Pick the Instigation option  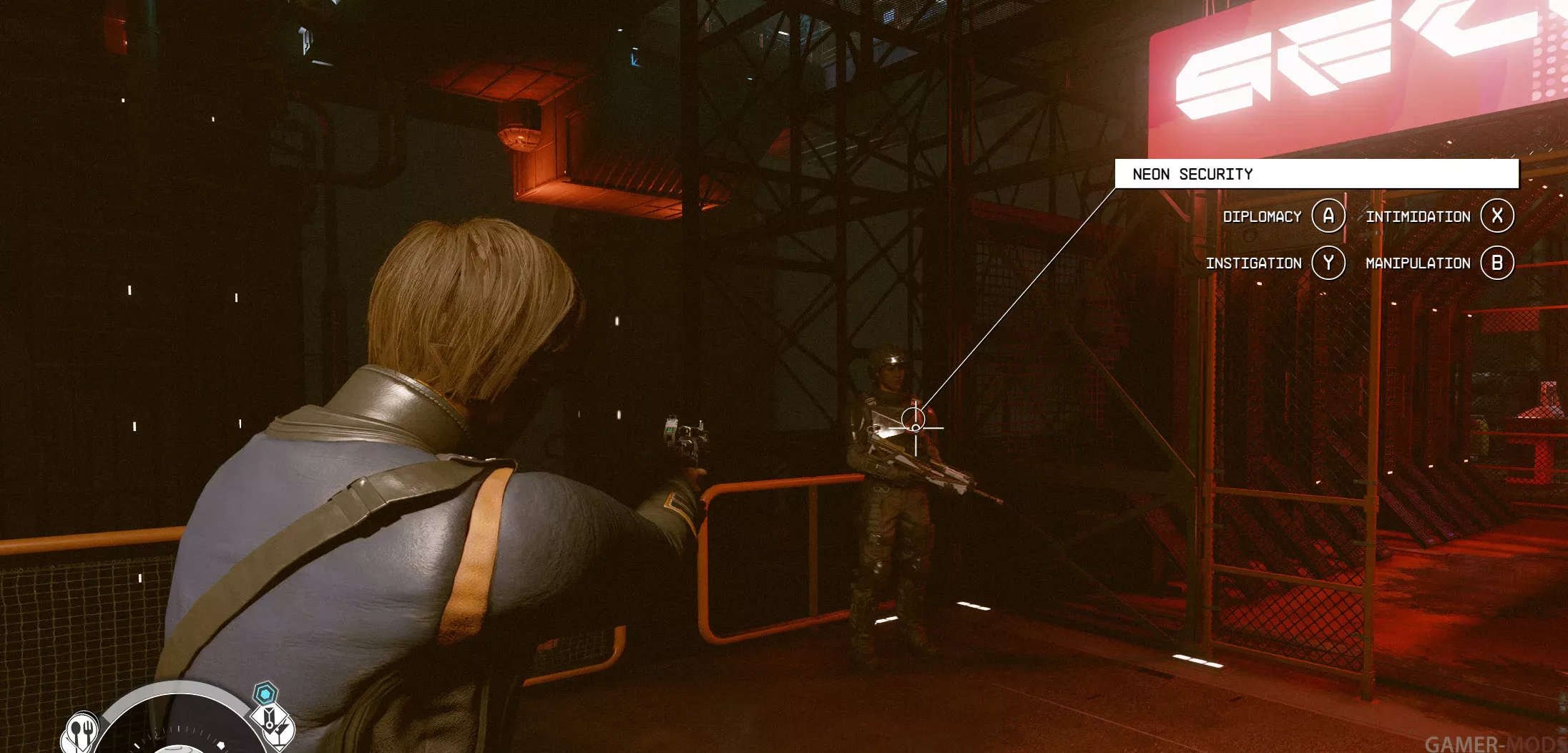coord(1328,263)
